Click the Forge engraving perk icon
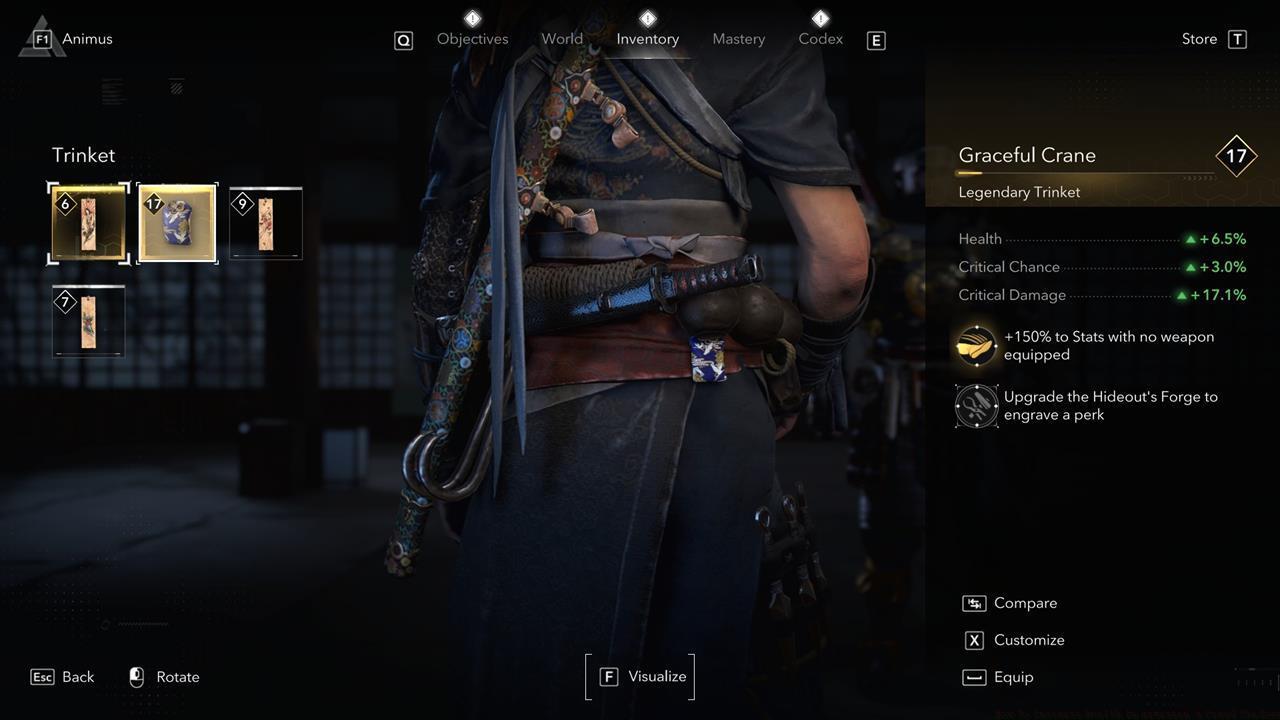This screenshot has width=1280, height=720. pyautogui.click(x=976, y=405)
